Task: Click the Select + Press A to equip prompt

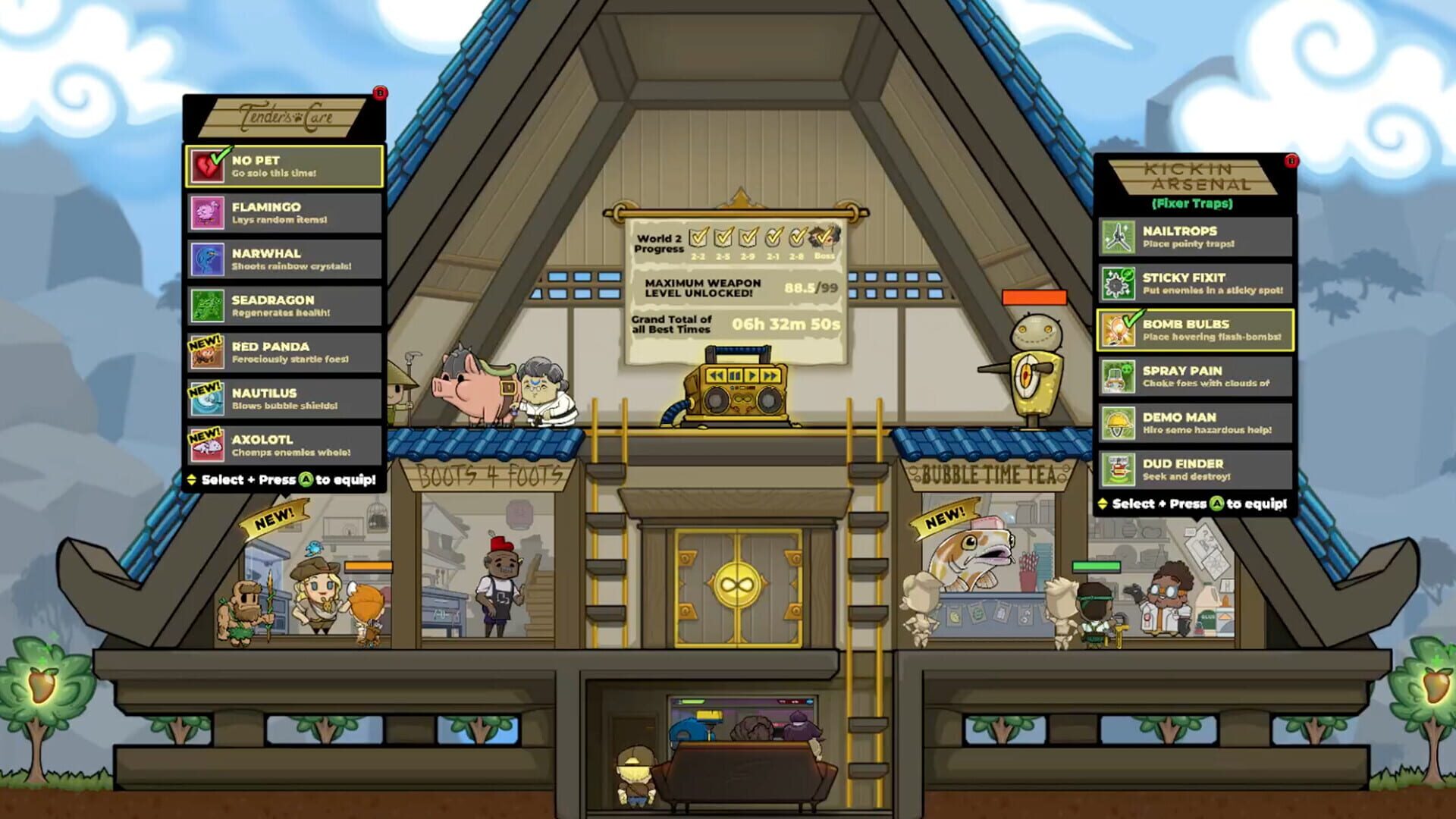Action: (284, 479)
